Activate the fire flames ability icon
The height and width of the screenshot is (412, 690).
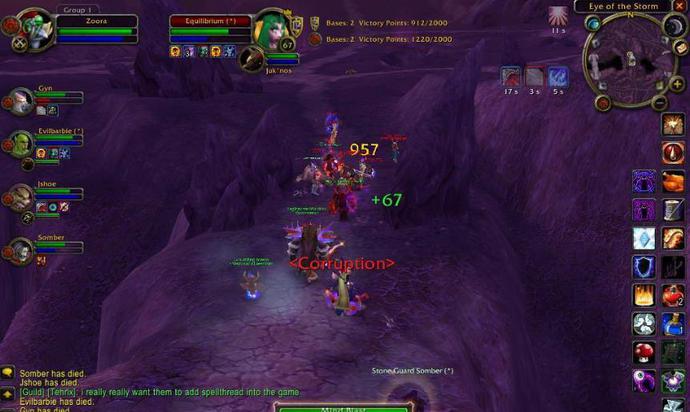point(643,296)
